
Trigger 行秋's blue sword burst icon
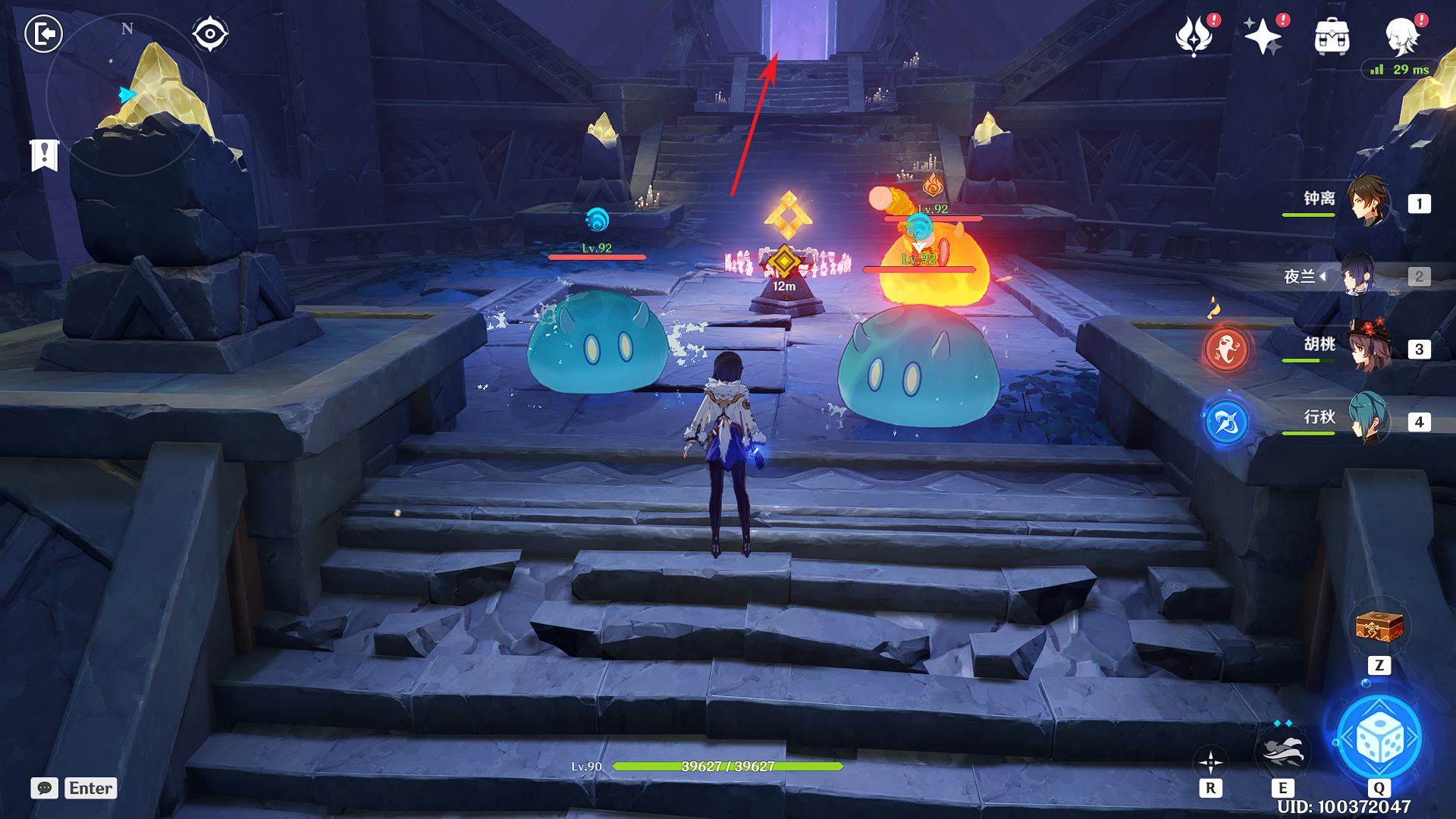click(x=1226, y=422)
